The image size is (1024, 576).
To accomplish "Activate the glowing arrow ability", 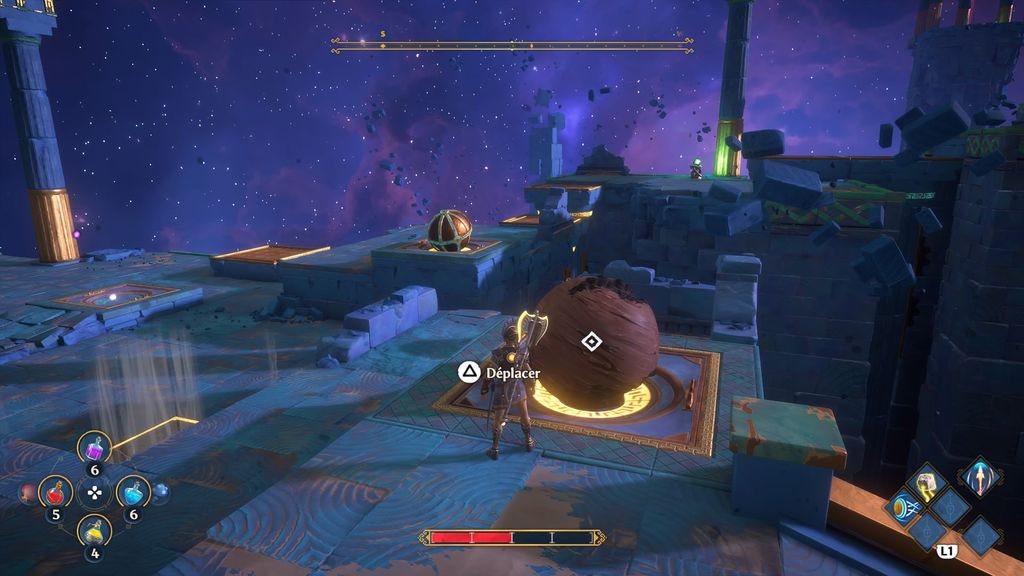I will point(980,476).
